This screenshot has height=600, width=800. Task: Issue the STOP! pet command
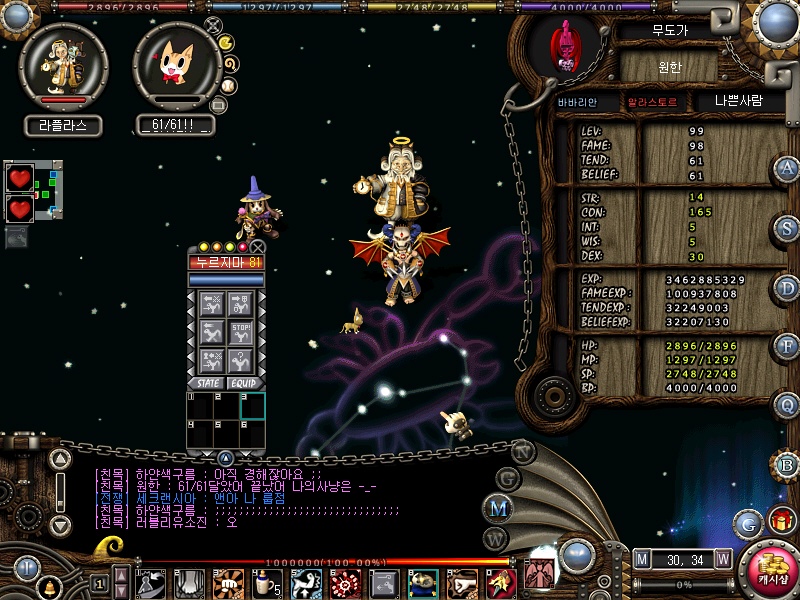click(x=241, y=332)
